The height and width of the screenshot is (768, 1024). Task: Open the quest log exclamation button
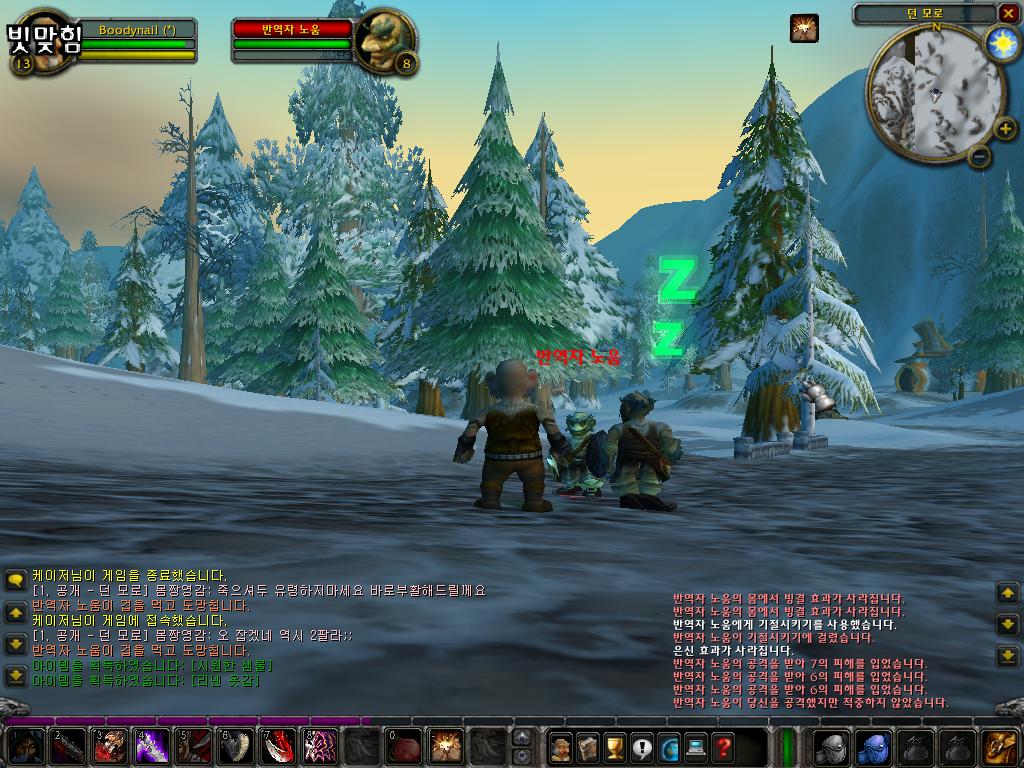pyautogui.click(x=642, y=747)
